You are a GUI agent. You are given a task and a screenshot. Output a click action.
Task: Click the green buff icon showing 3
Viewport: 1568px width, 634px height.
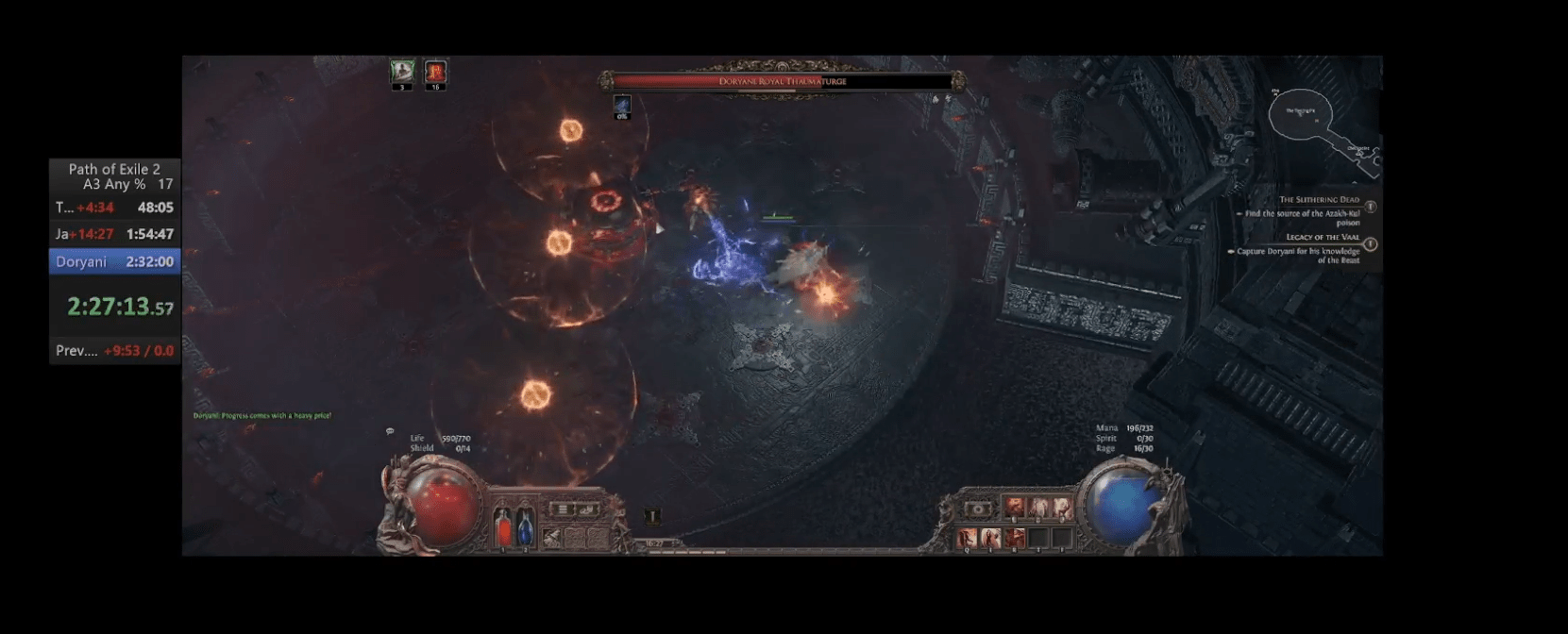point(402,72)
